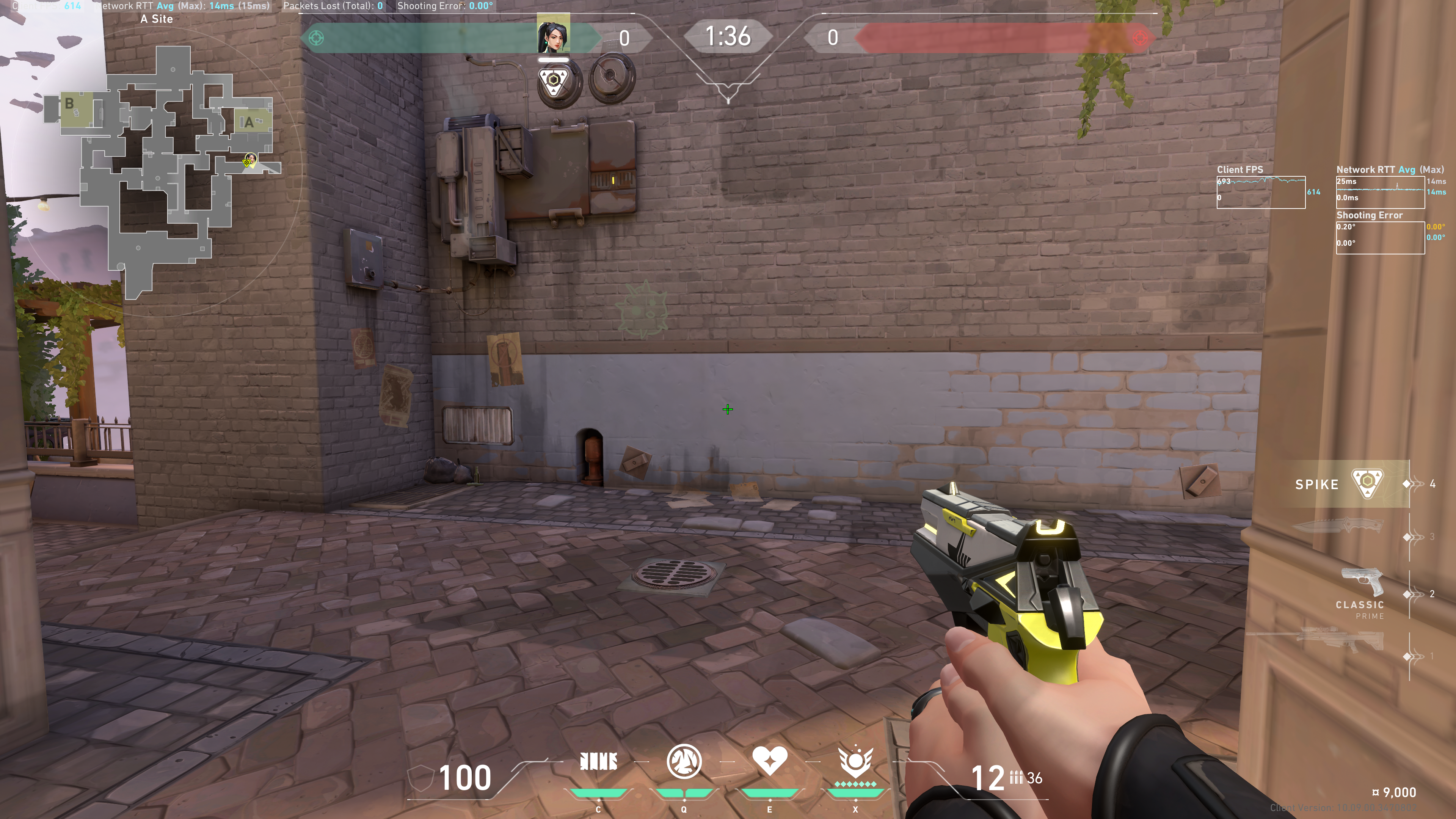Activate the Barrier Orb wall ability
The width and height of the screenshot is (1456, 819).
[x=598, y=762]
